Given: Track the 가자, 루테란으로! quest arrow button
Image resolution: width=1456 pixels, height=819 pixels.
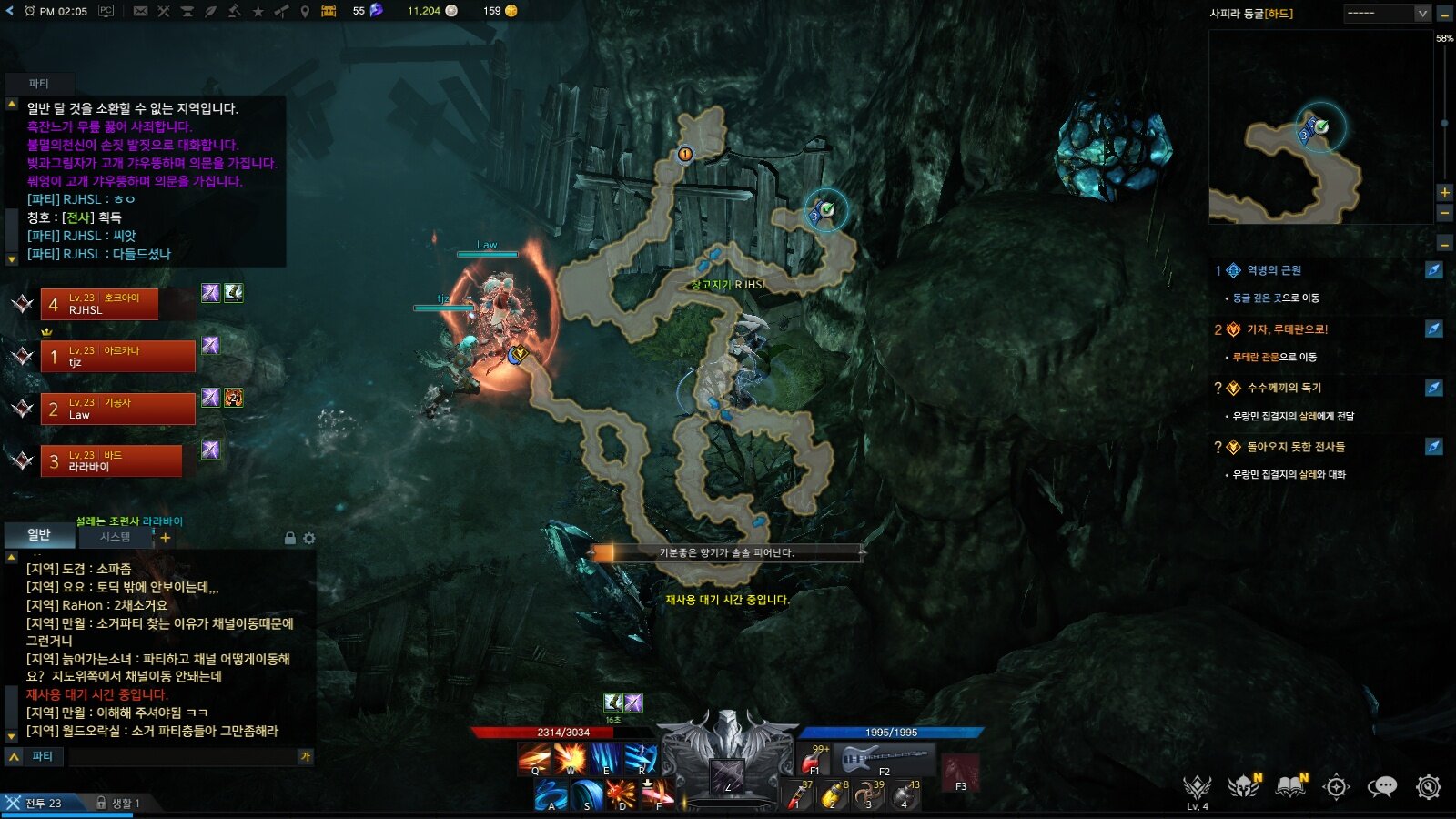Looking at the screenshot, I should point(1433,329).
